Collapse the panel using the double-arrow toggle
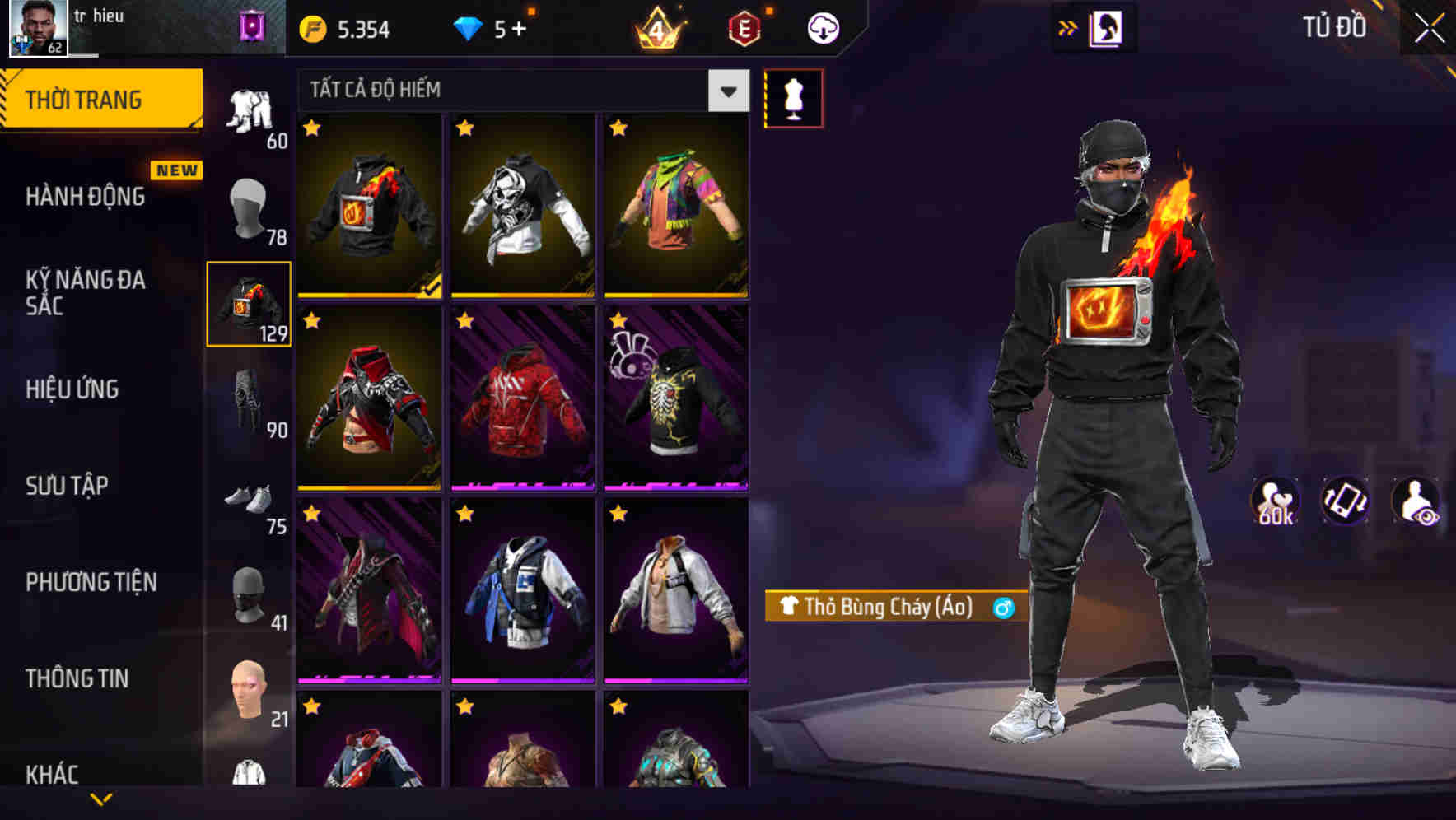The image size is (1456, 820). [x=1067, y=26]
